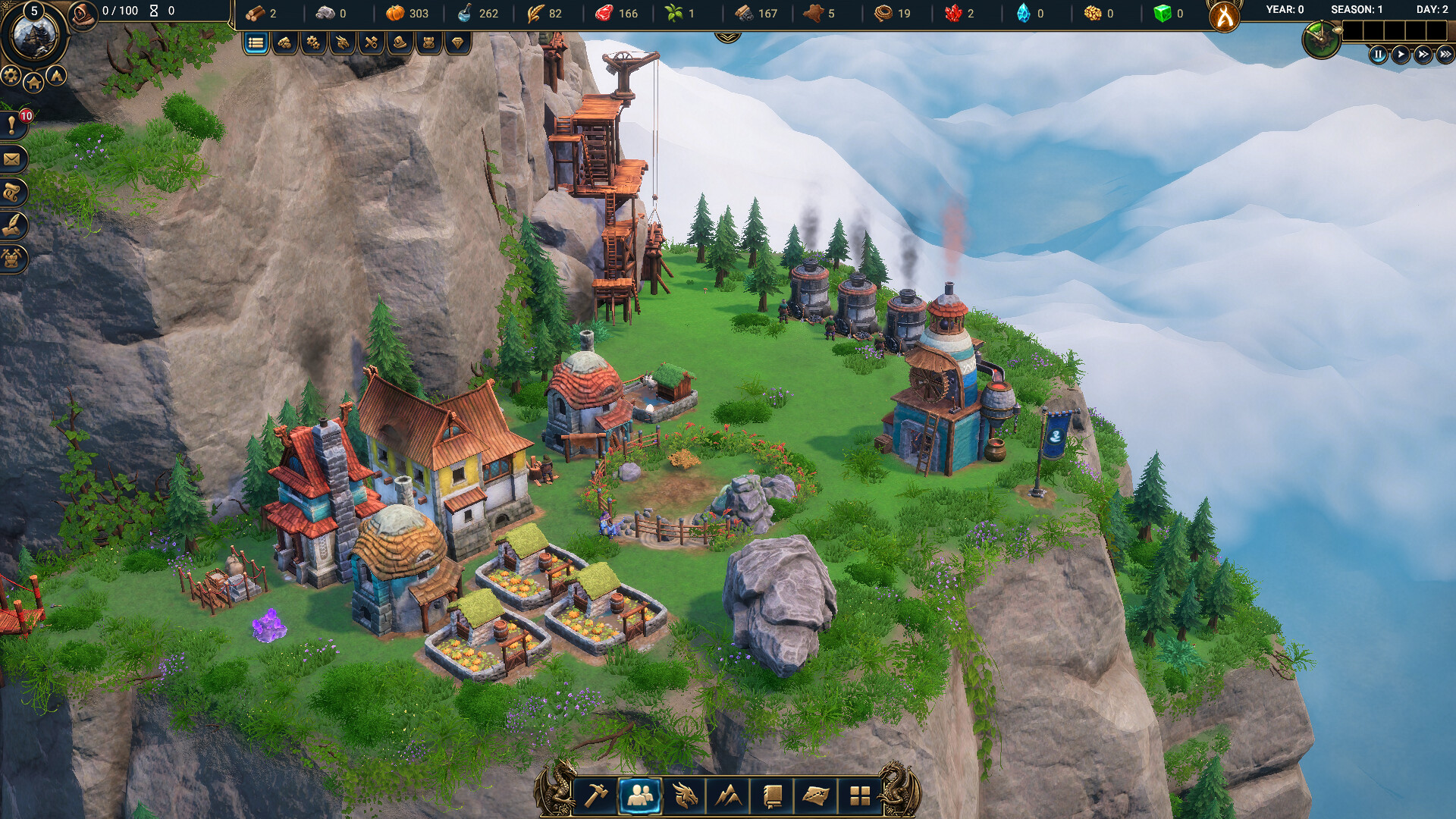Open the quill writing panel
Screen dimensions: 1456x819
coord(12,226)
